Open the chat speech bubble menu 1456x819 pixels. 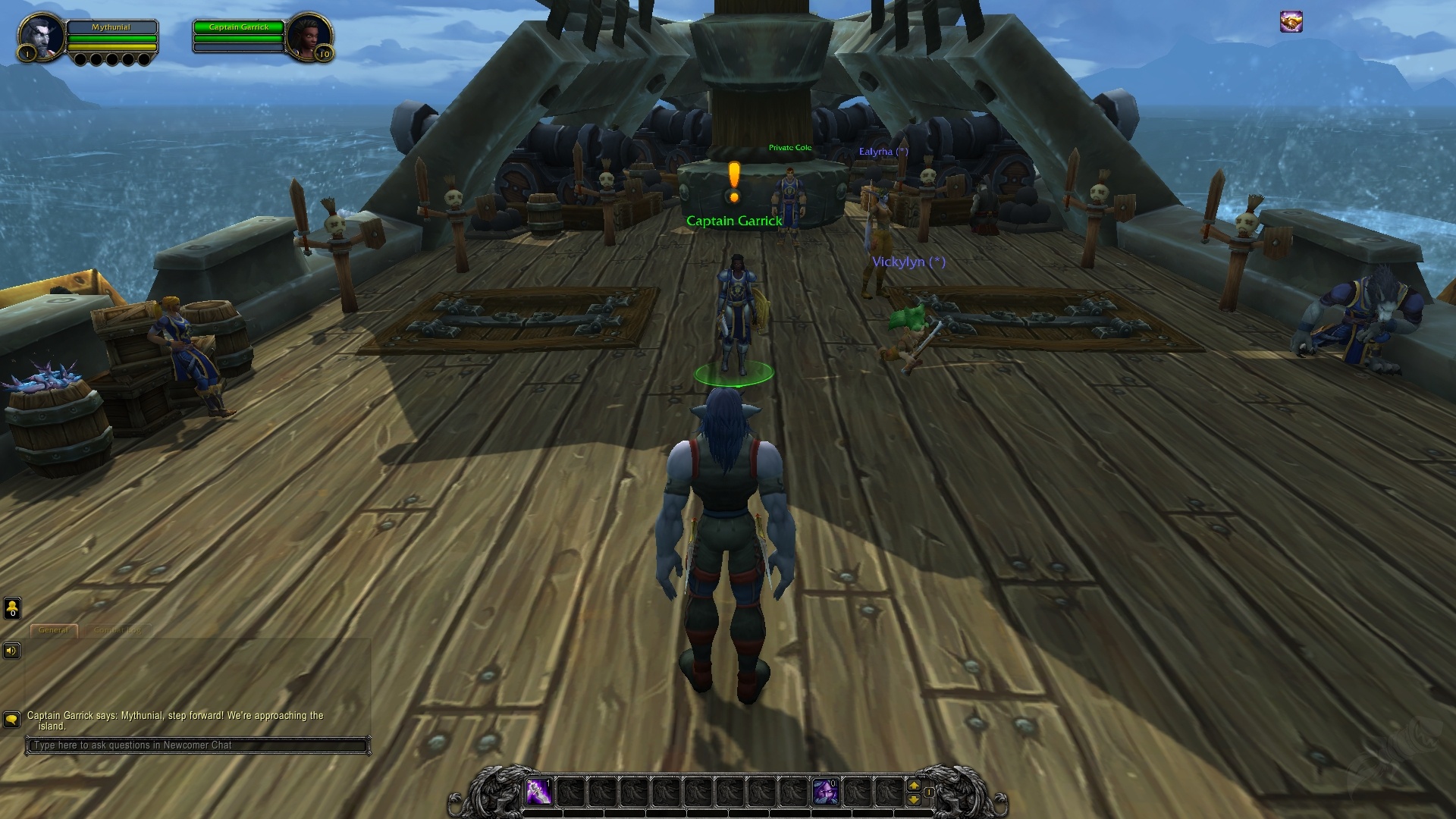11,719
